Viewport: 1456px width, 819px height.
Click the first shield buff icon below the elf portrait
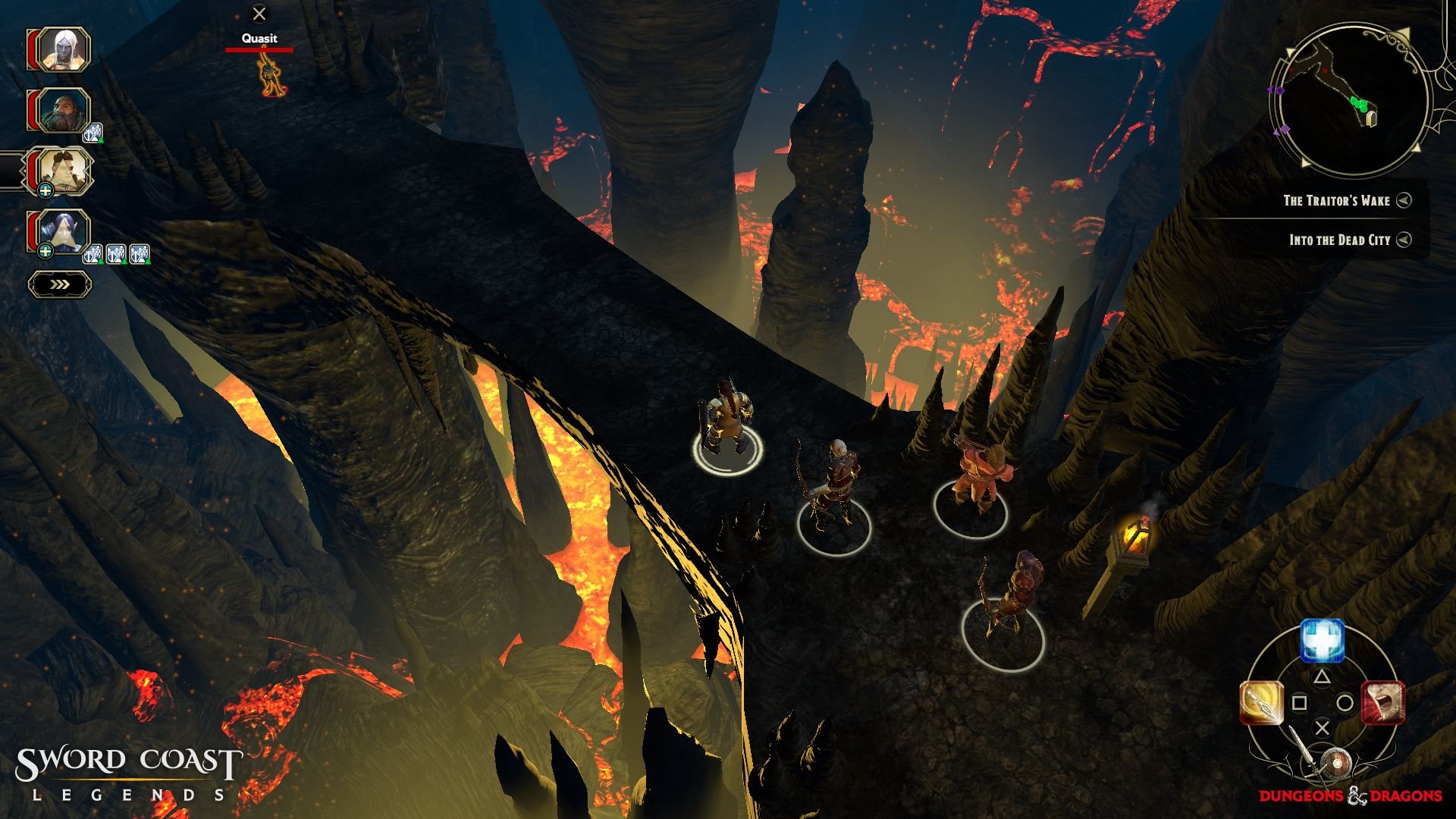point(92,253)
